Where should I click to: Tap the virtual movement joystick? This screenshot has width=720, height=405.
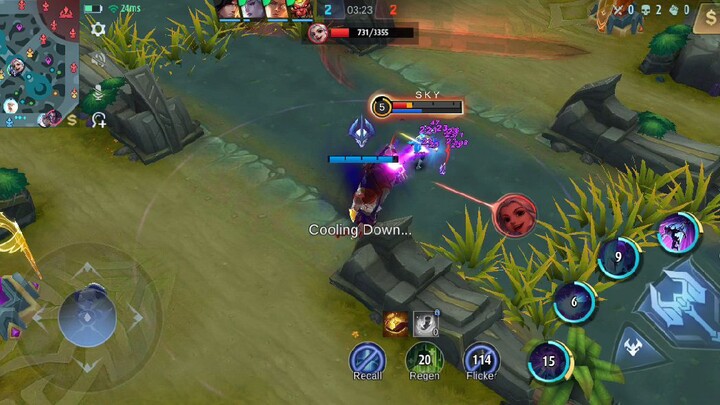pyautogui.click(x=87, y=315)
